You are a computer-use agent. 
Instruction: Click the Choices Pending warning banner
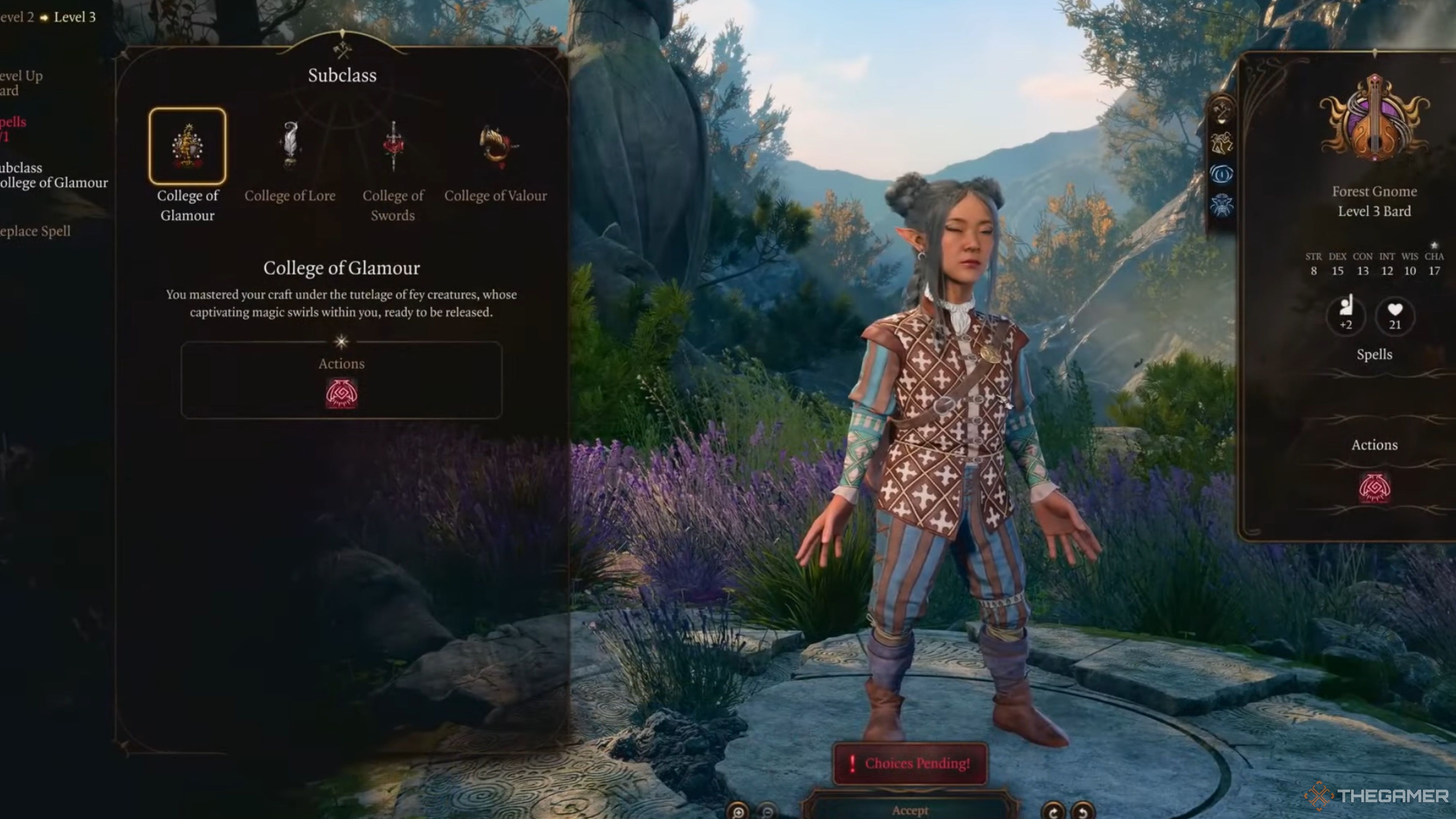[910, 763]
